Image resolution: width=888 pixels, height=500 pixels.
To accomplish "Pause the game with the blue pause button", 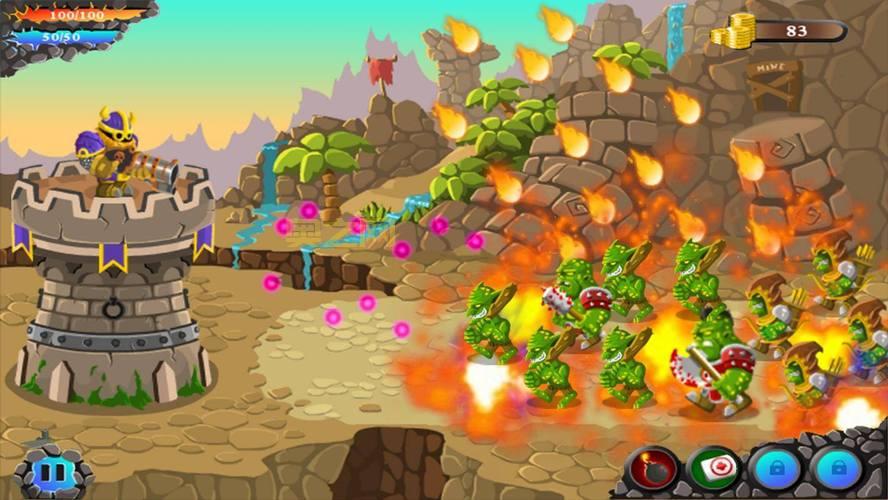I will (49, 473).
